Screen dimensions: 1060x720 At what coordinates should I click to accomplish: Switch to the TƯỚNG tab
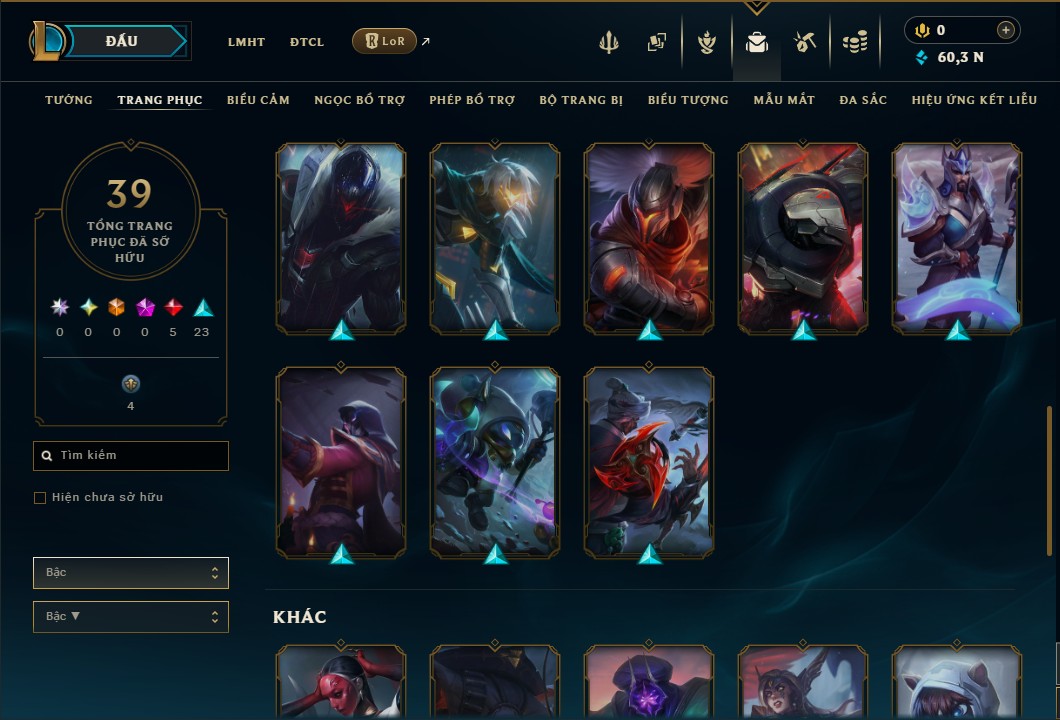(x=69, y=100)
